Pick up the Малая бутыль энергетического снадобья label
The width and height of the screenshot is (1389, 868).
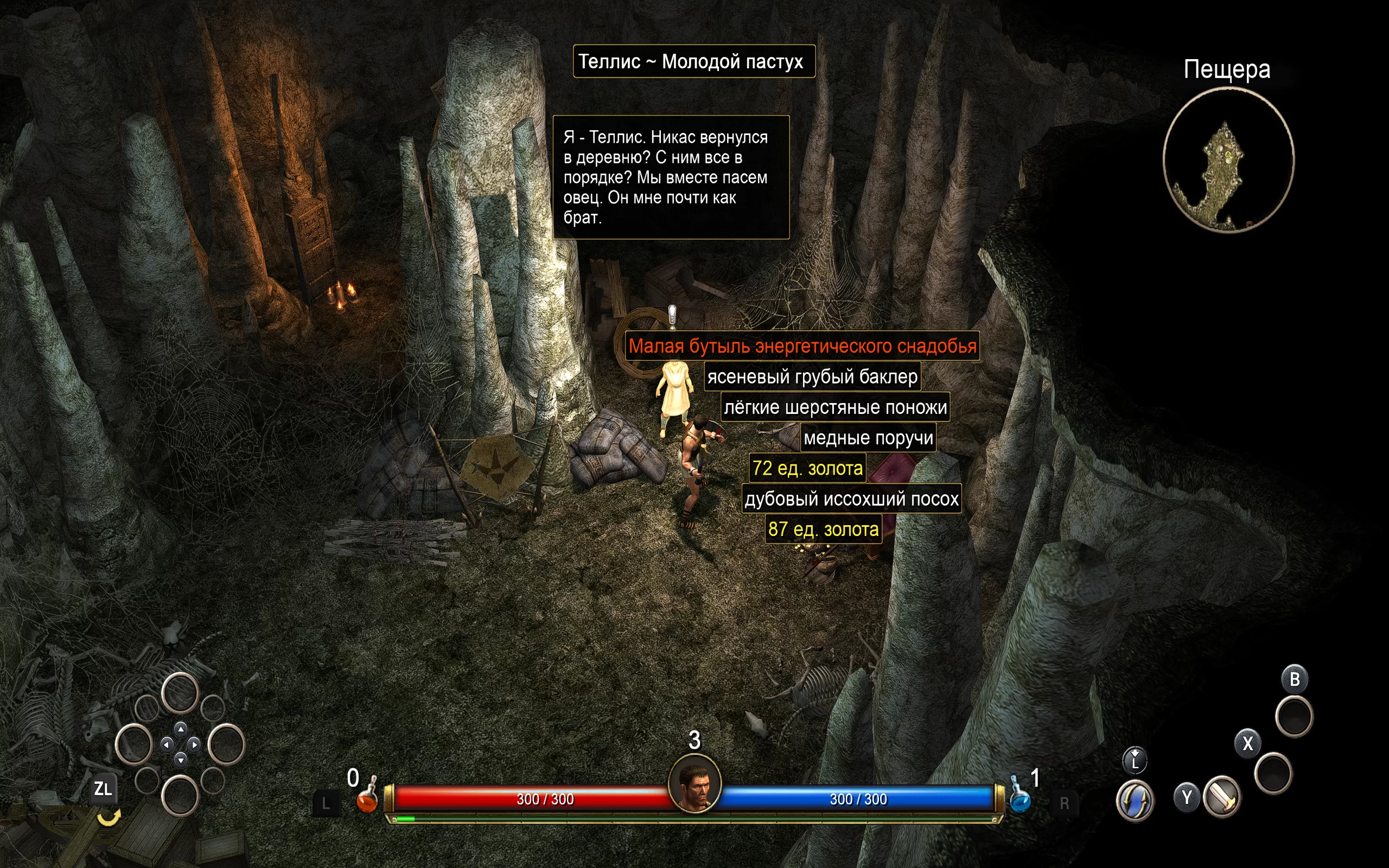tap(802, 346)
